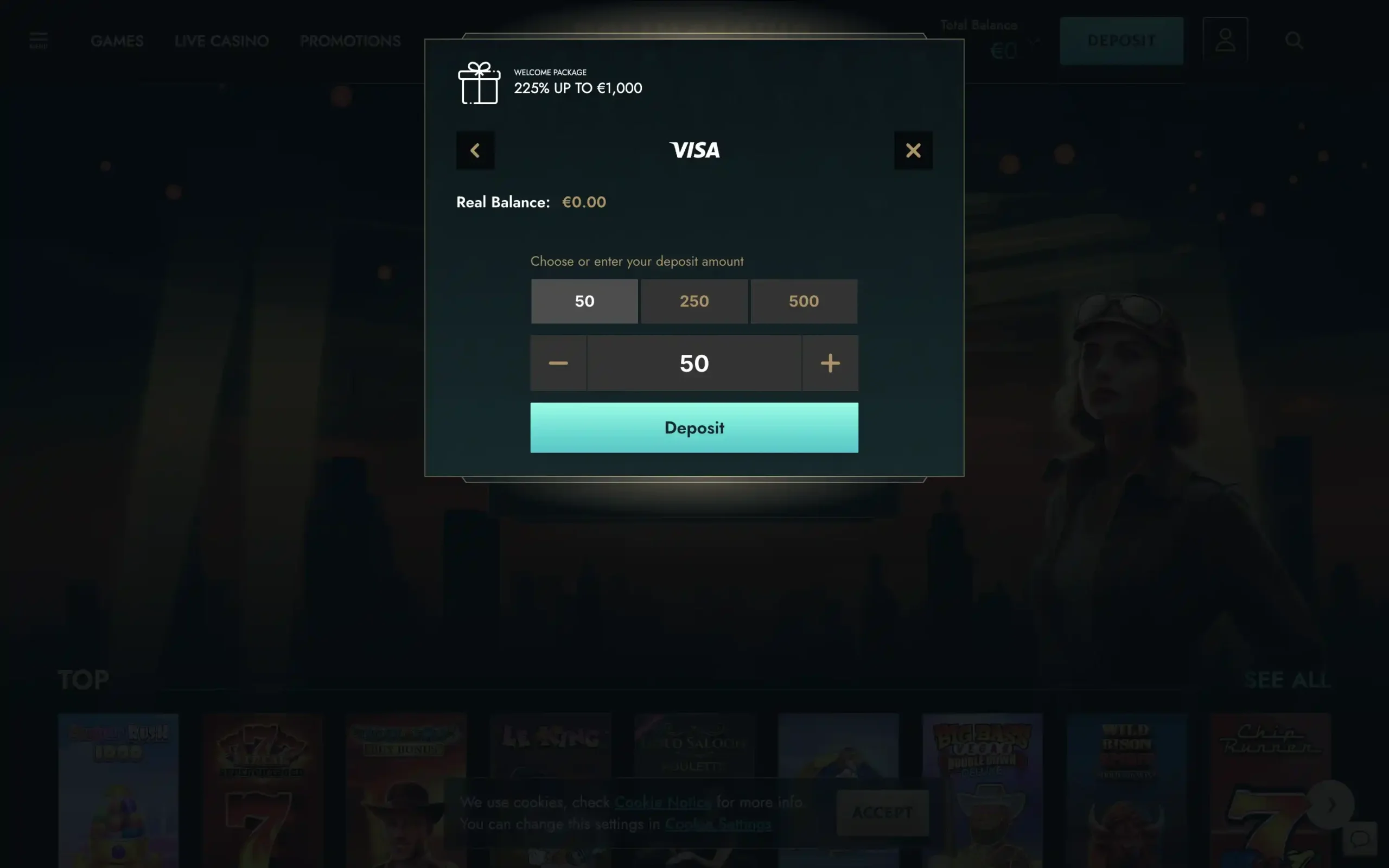Open the hamburger navigation menu
The height and width of the screenshot is (868, 1389).
tap(38, 39)
